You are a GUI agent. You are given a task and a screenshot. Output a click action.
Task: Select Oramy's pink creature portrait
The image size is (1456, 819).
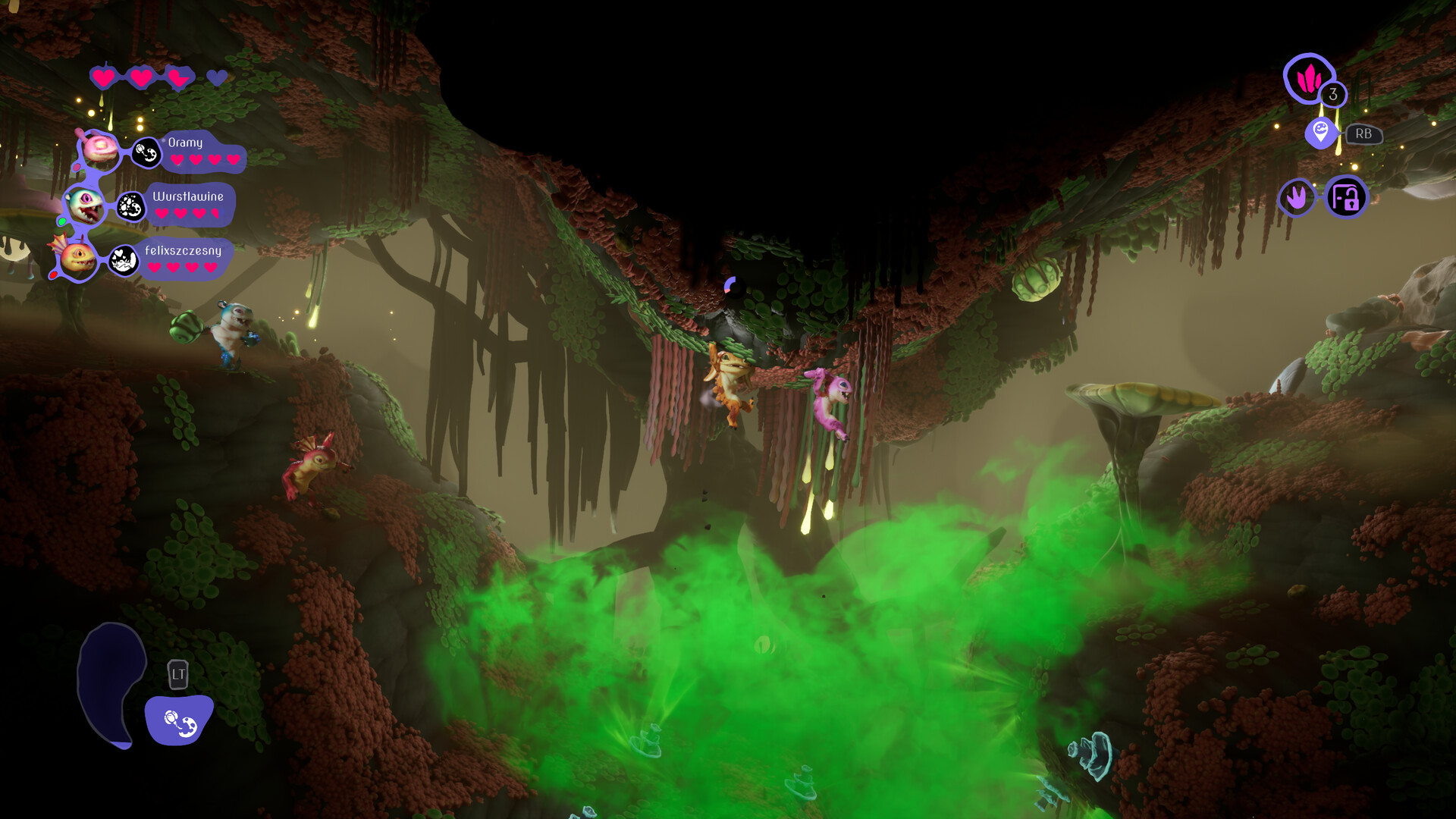point(99,149)
